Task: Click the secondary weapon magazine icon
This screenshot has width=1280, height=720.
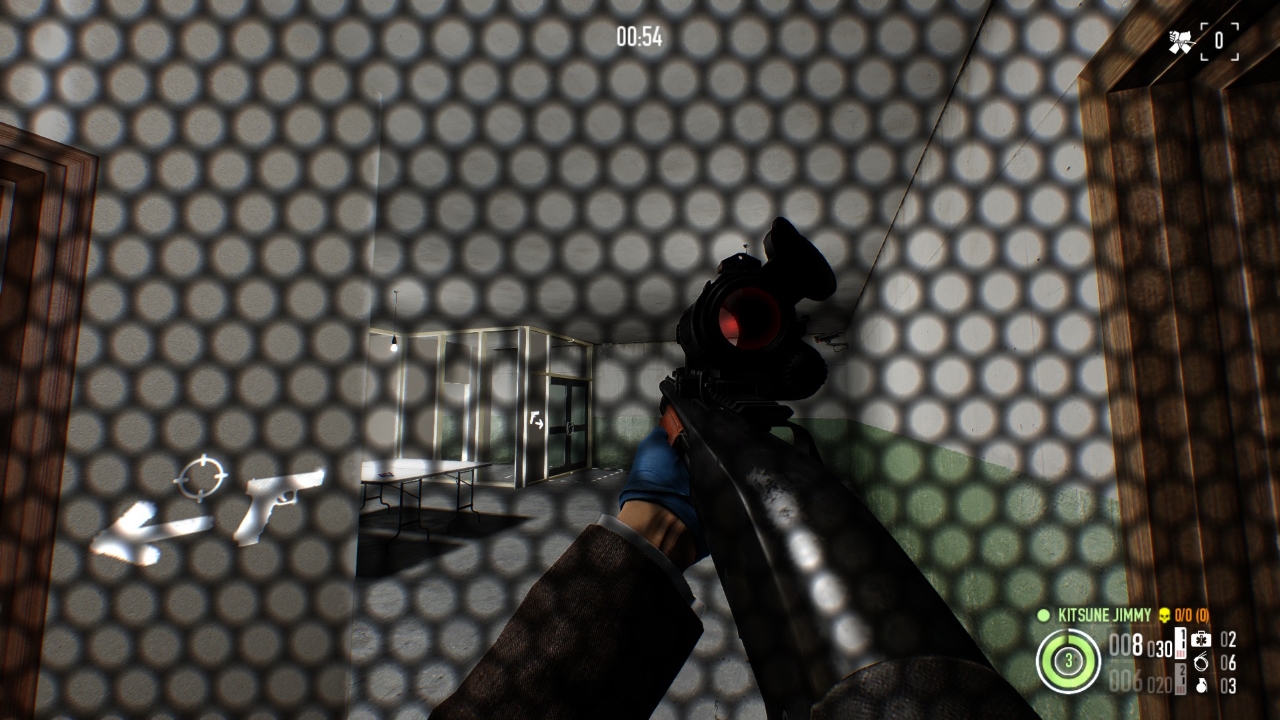Action: pos(1180,681)
